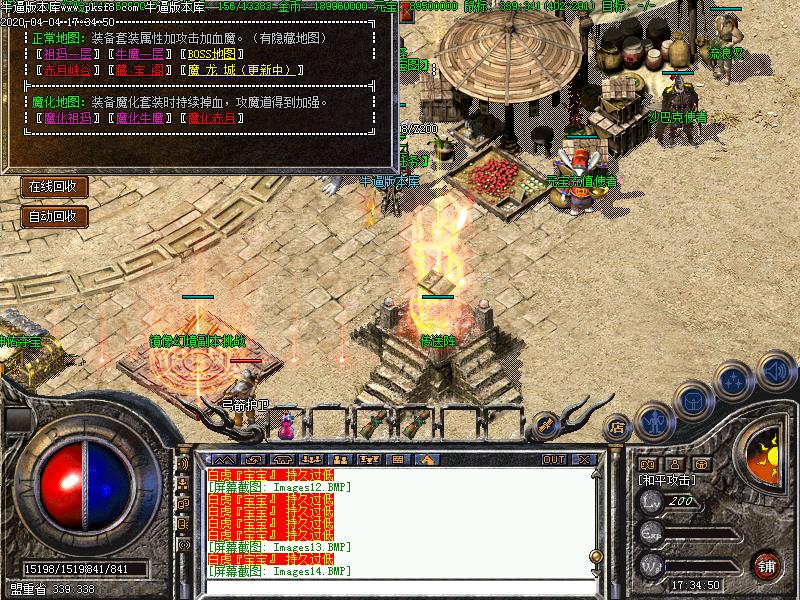Click the OUT button on chat bar

pyautogui.click(x=553, y=459)
